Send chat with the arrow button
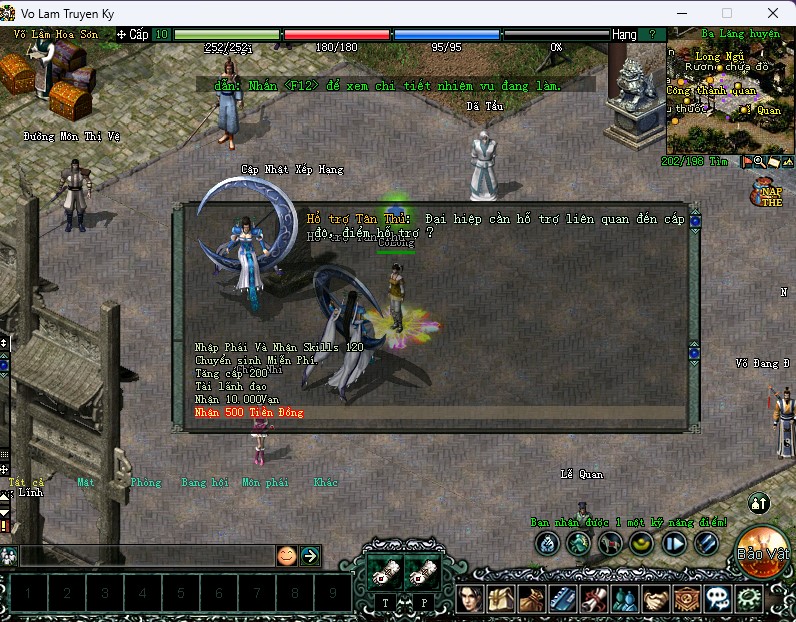 (310, 556)
